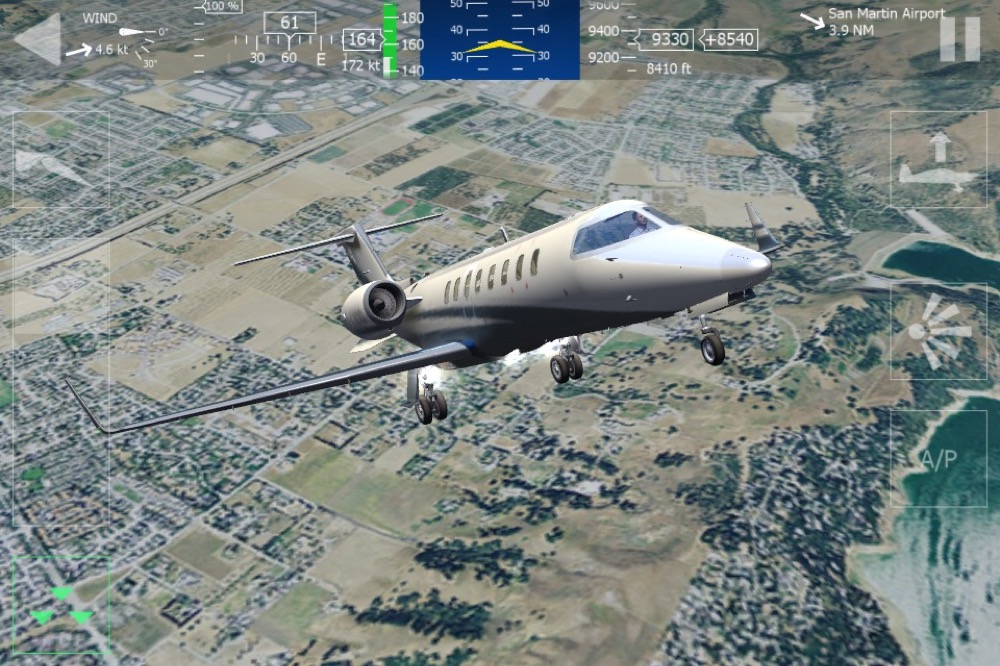Tap the fan-shaped blades icon

point(938,330)
